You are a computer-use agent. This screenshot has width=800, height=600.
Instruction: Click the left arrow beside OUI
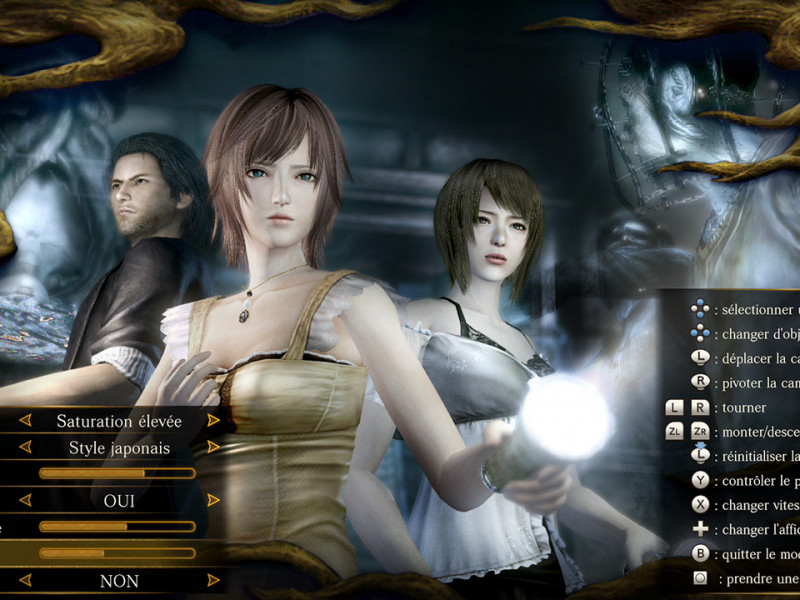click(x=26, y=500)
